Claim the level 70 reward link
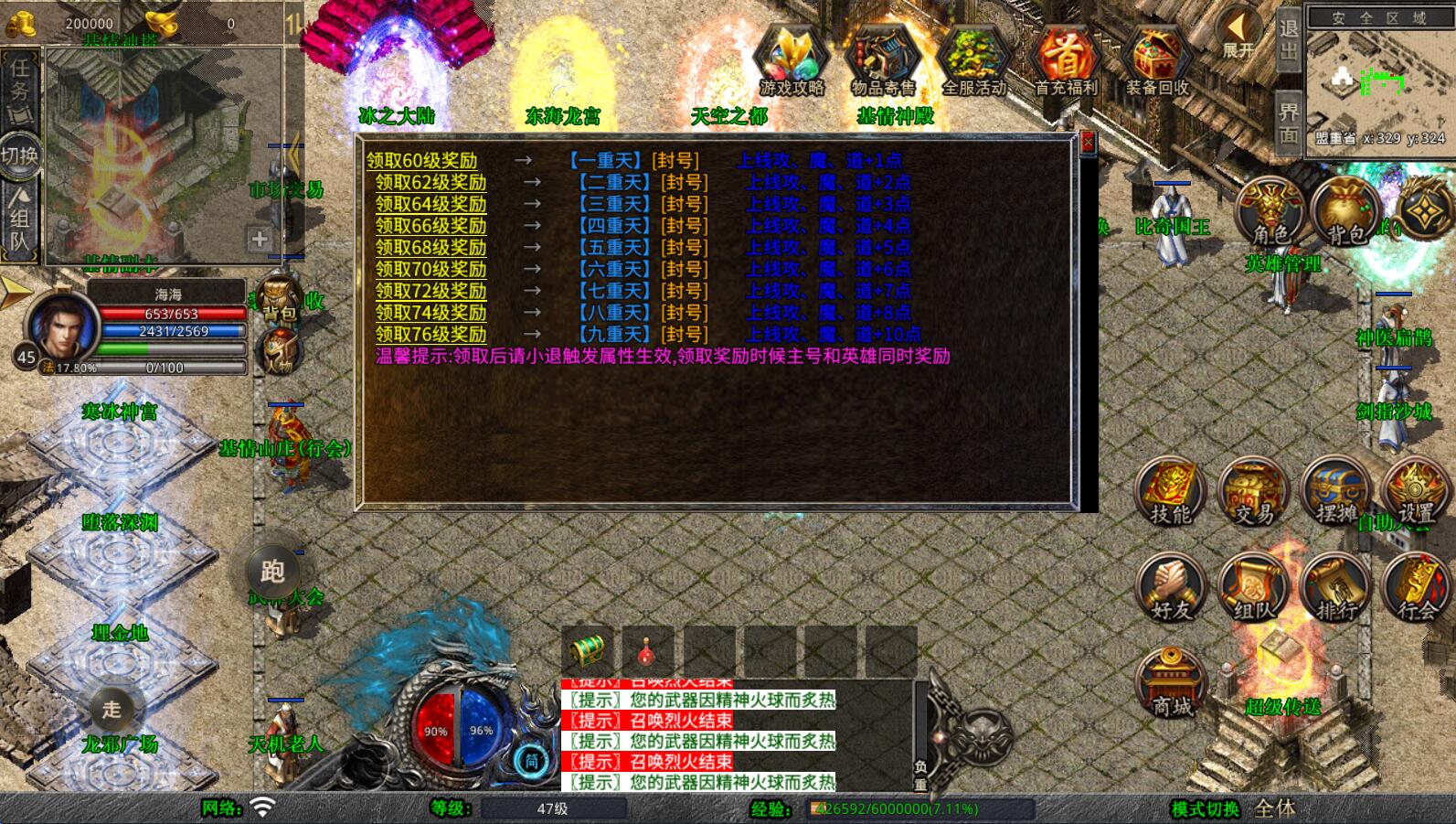This screenshot has width=1456, height=824. coord(430,269)
